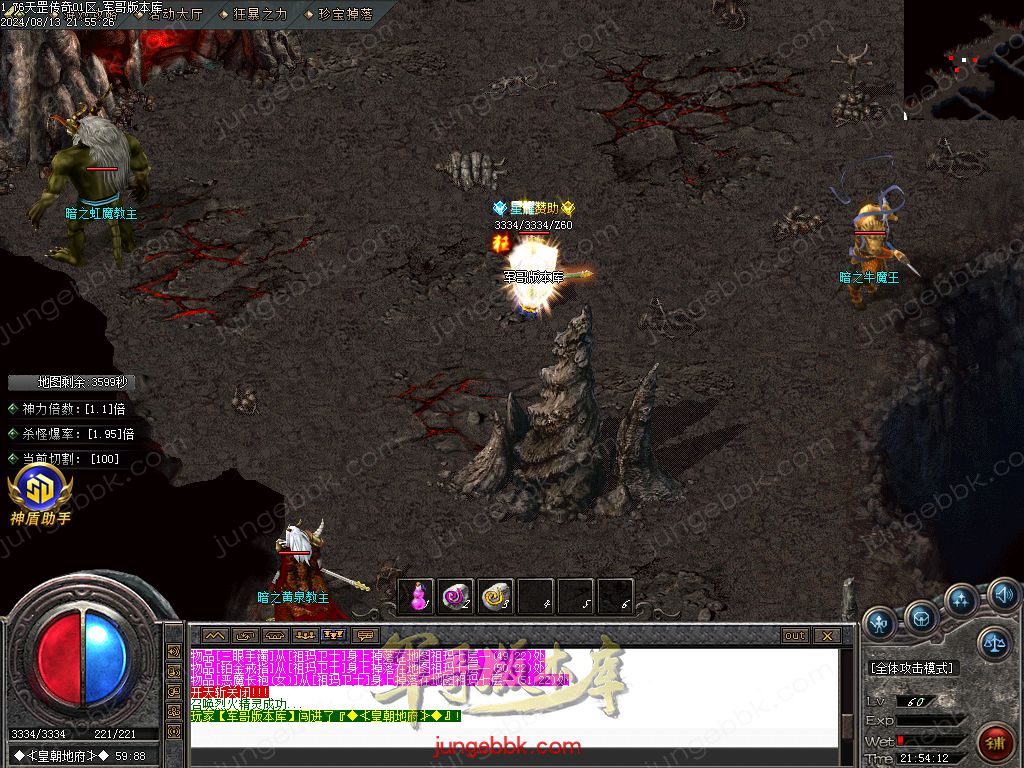Image resolution: width=1024 pixels, height=768 pixels.
Task: Open the red 铺 shop button
Action: [x=996, y=742]
